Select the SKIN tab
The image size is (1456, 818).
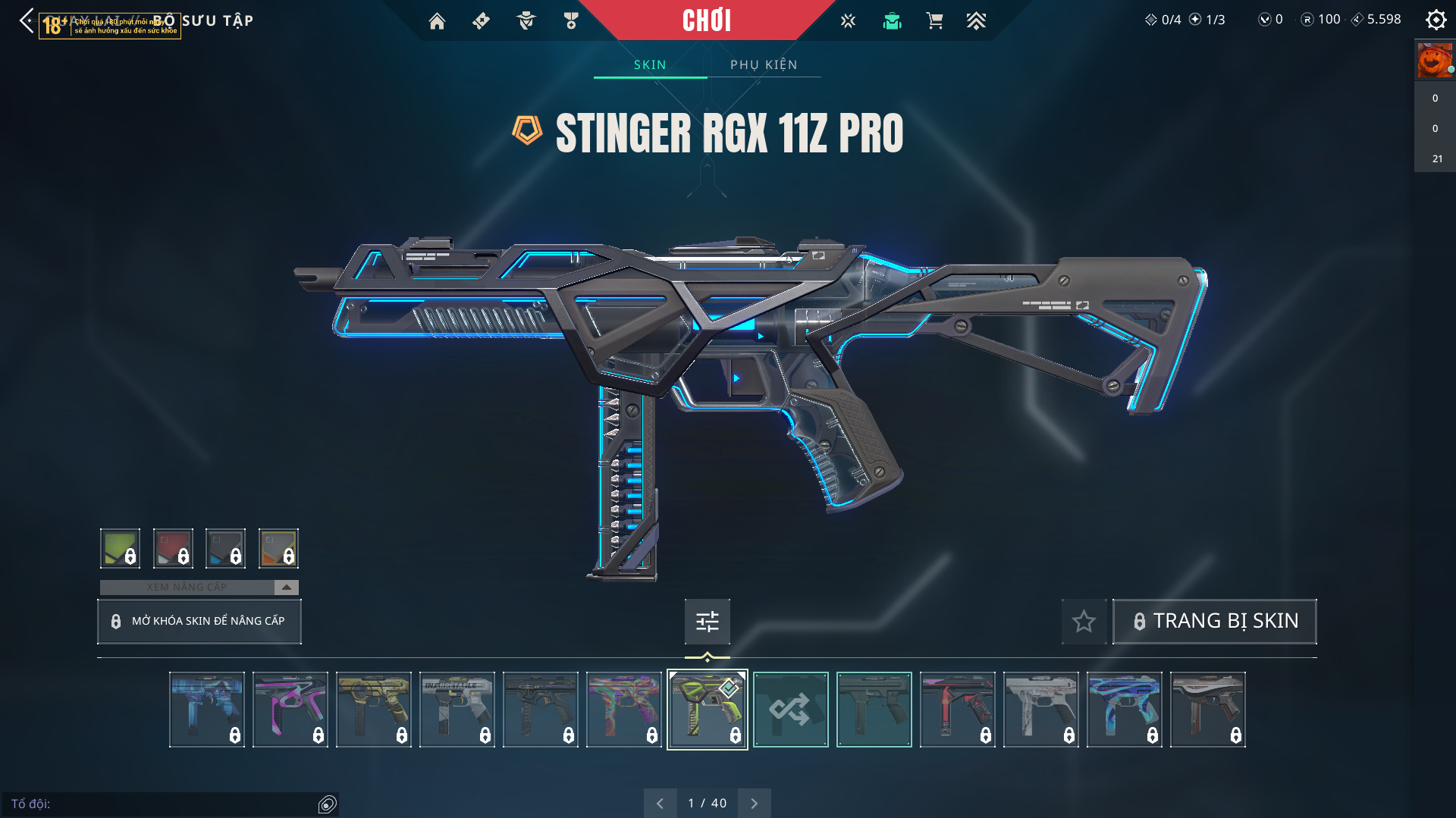(x=650, y=64)
